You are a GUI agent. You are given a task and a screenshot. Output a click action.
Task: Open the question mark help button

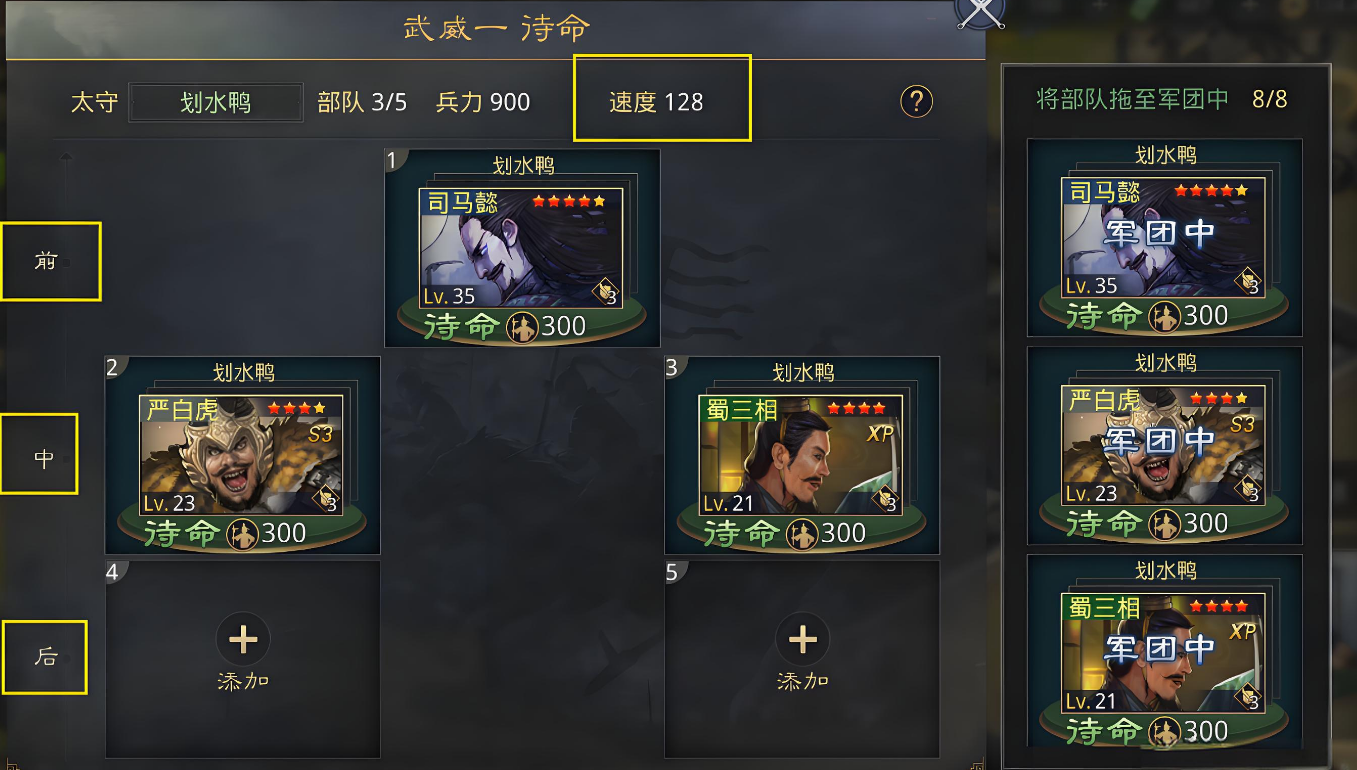[916, 101]
